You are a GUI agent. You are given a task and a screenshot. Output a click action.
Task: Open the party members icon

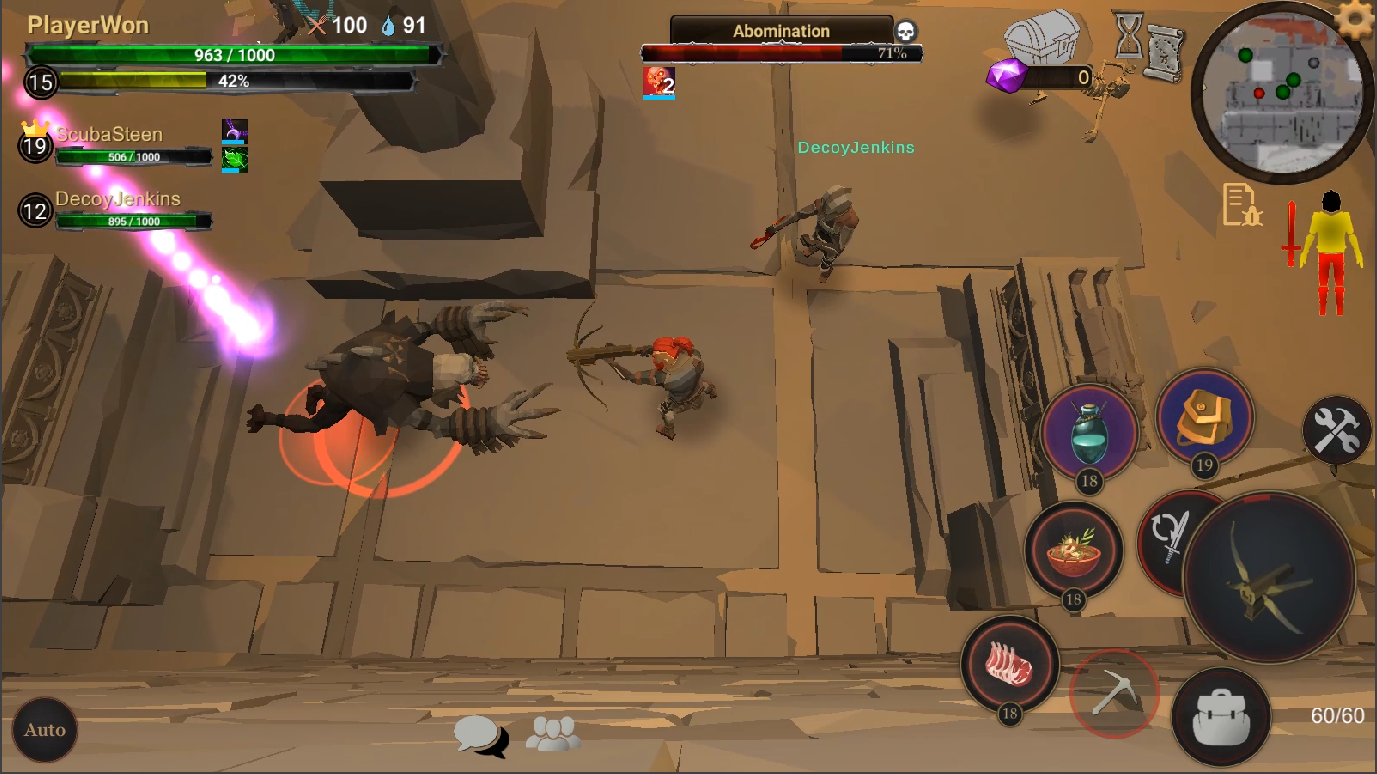coord(553,735)
